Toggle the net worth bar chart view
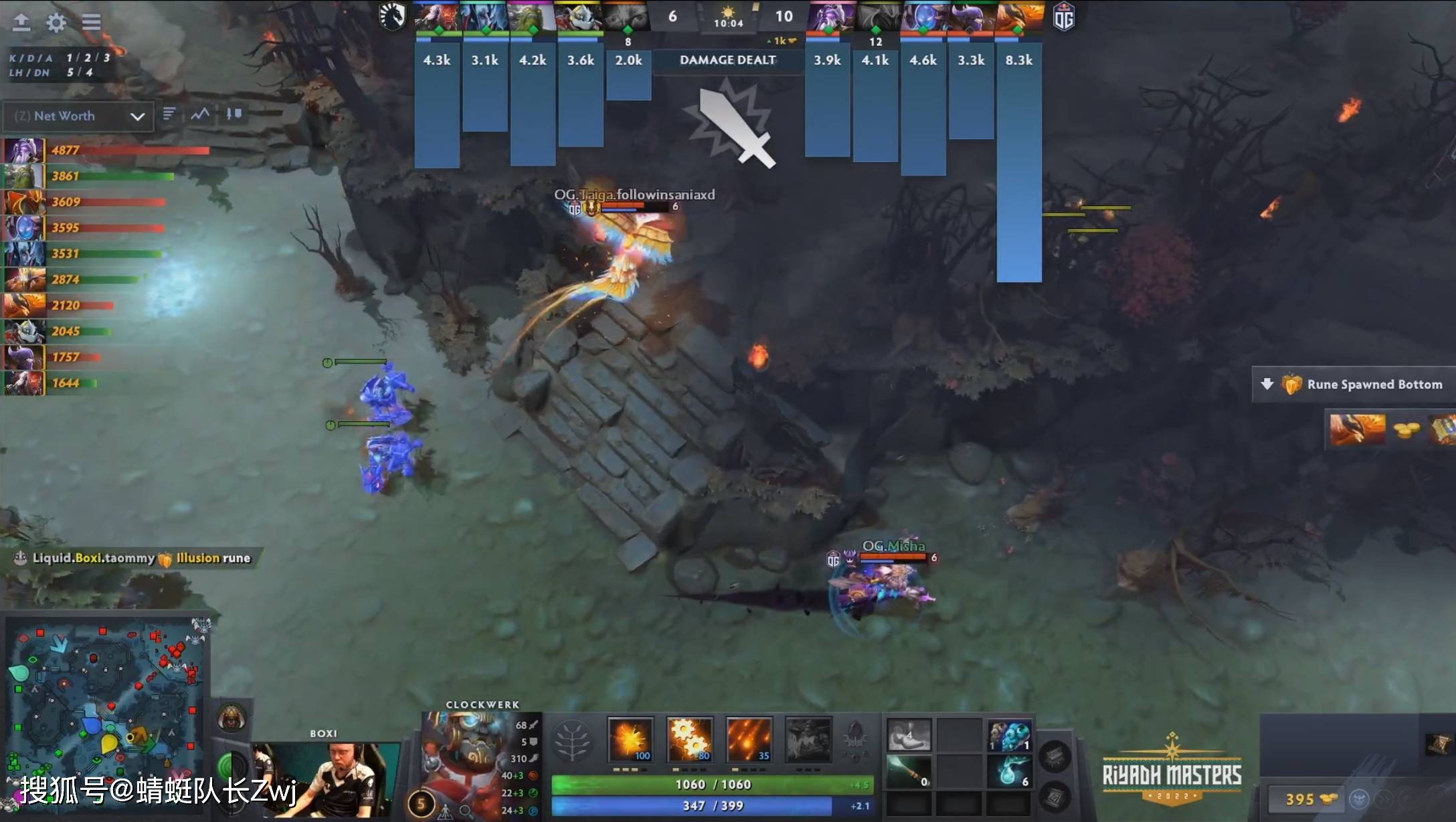The image size is (1456, 822). point(169,114)
